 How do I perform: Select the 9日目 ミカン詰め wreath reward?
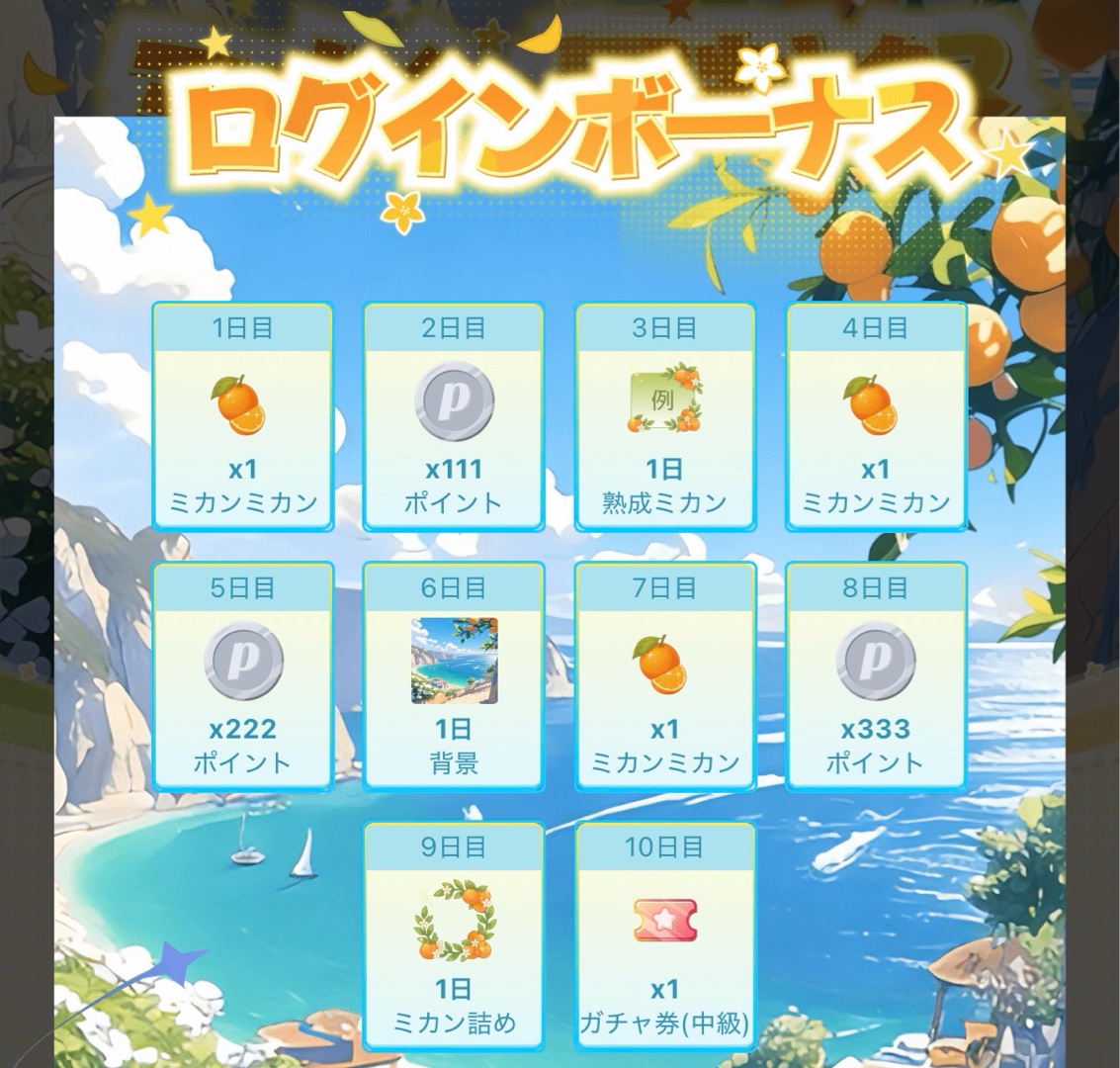pyautogui.click(x=454, y=935)
